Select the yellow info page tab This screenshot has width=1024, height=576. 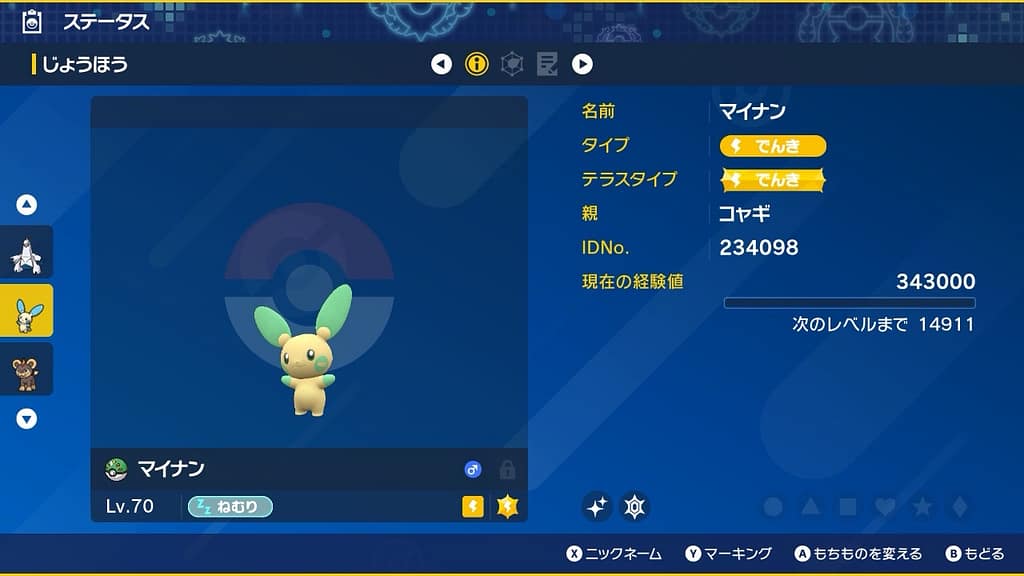click(477, 65)
